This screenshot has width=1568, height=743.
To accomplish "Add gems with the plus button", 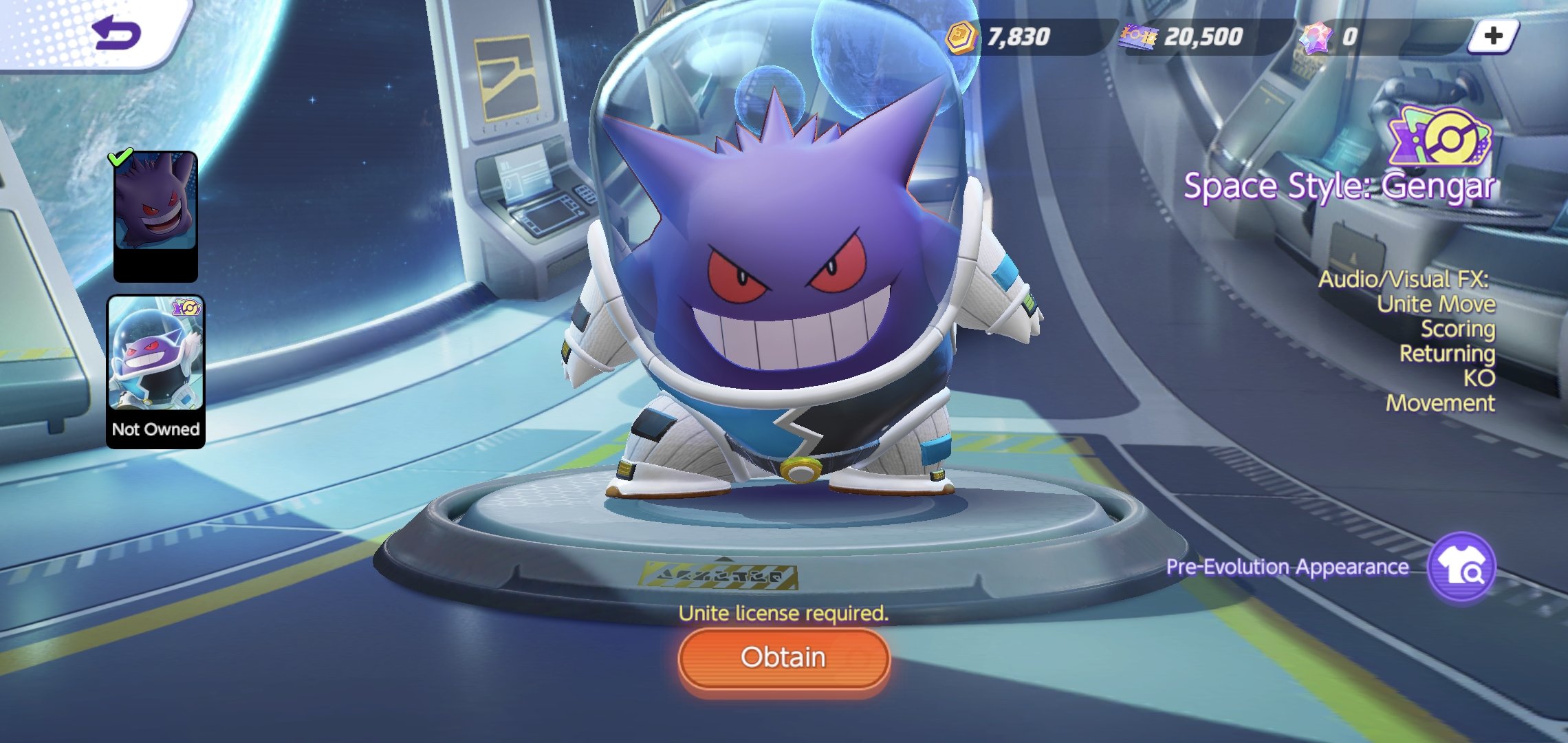I will point(1493,36).
